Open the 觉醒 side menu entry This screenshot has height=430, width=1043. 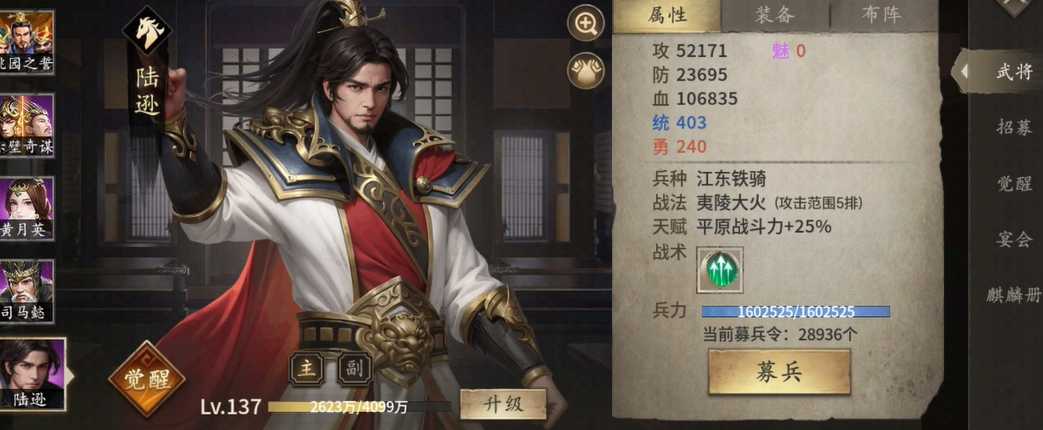1013,183
